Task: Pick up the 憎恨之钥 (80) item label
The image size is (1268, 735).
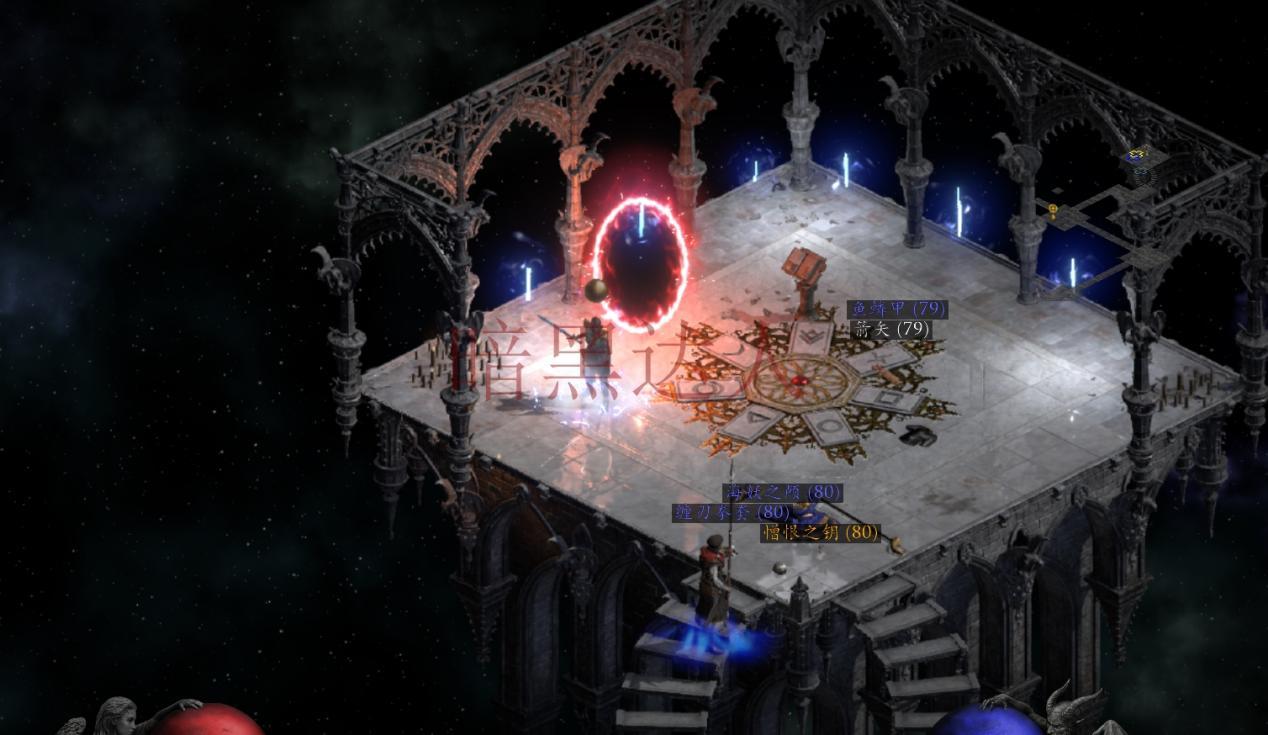Action: point(820,533)
